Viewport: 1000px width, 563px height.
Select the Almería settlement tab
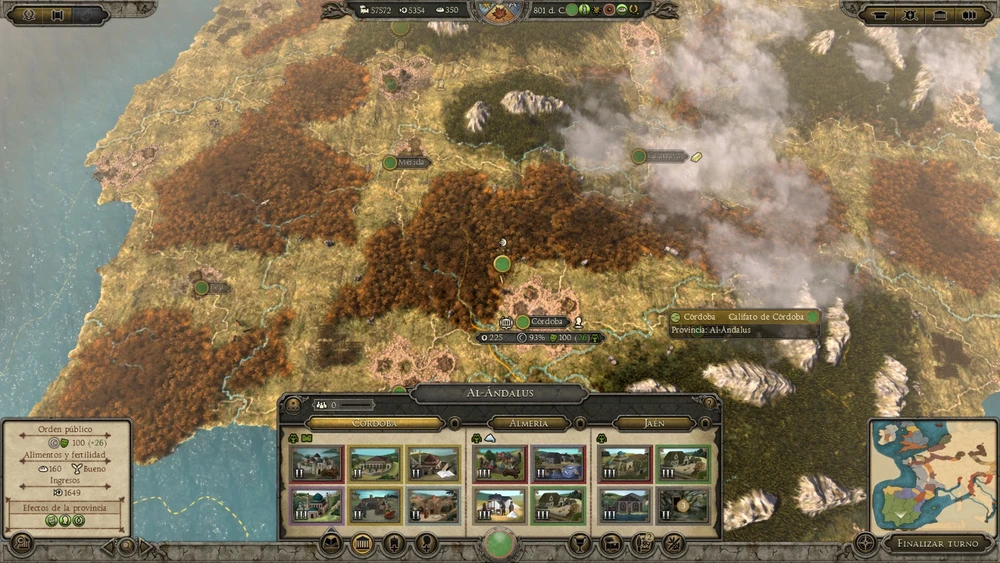click(x=529, y=423)
